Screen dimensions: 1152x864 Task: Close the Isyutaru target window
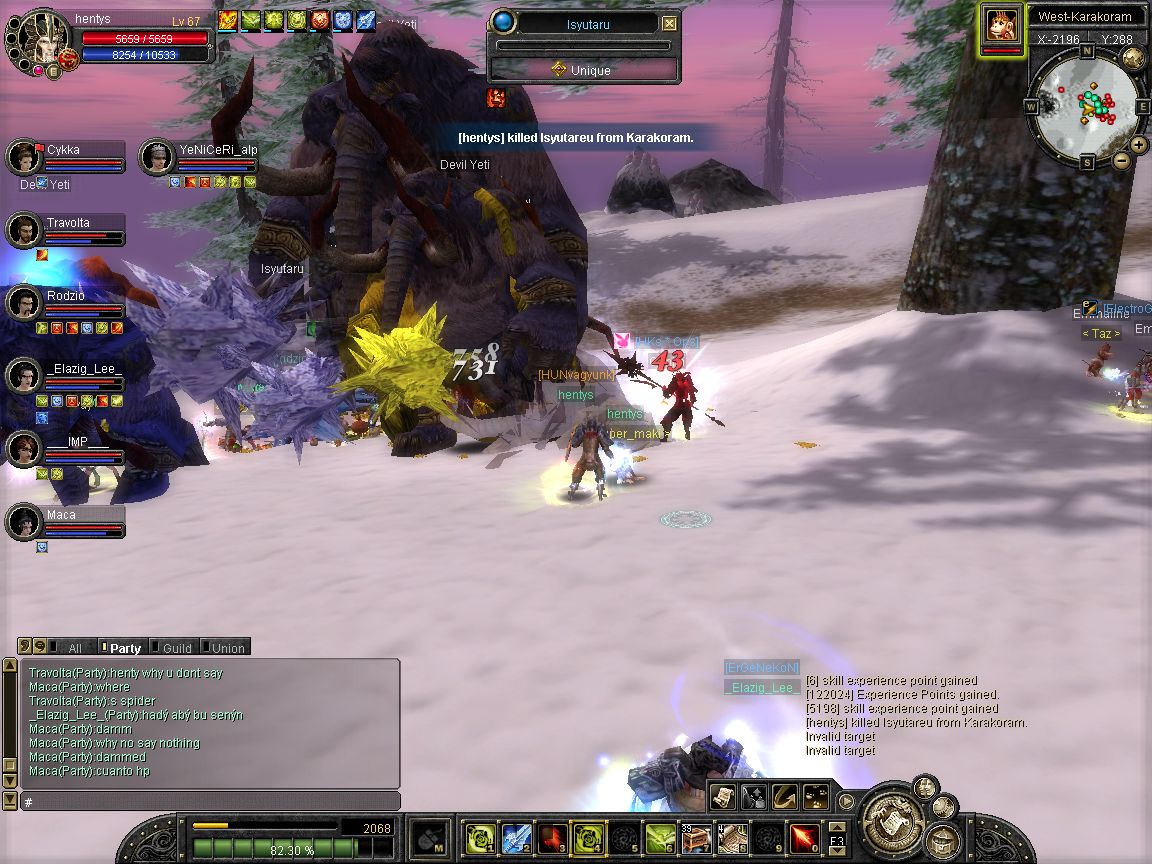670,24
